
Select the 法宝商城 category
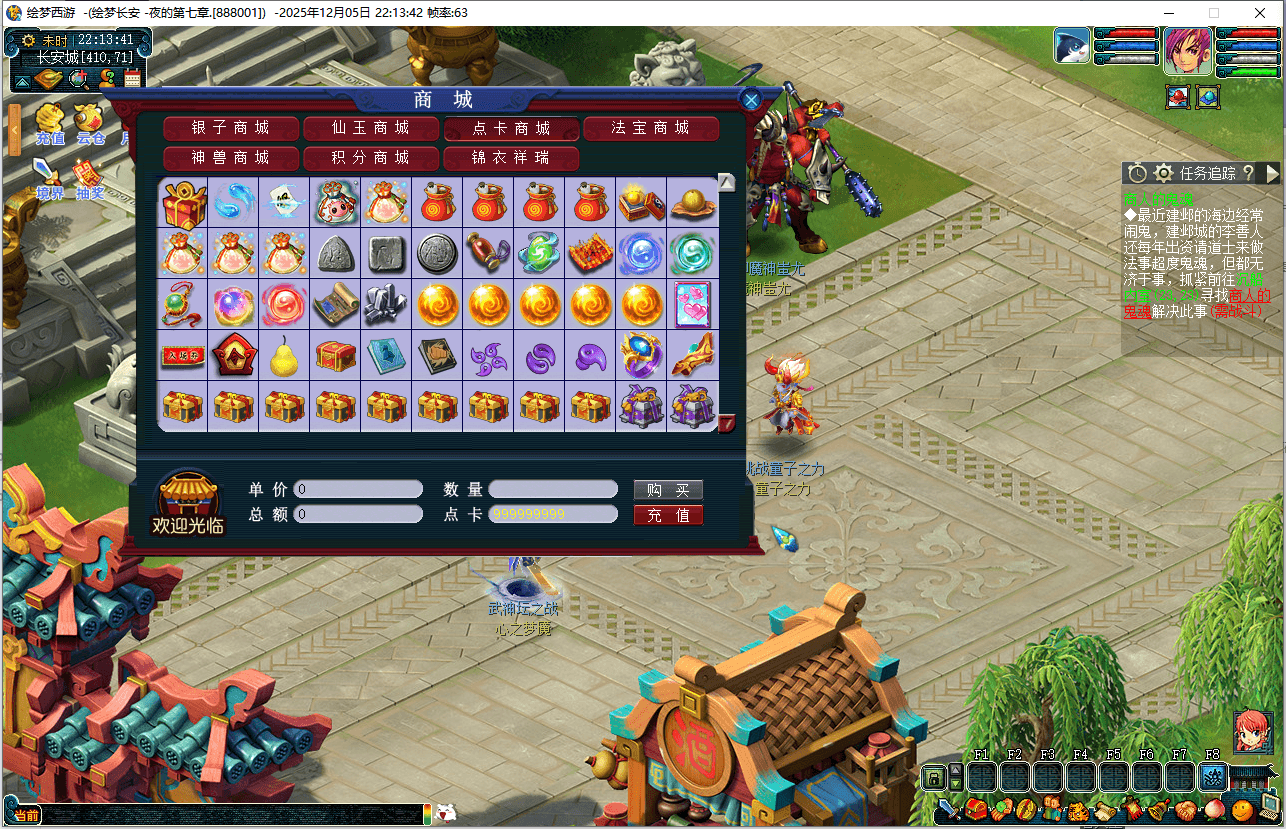651,128
